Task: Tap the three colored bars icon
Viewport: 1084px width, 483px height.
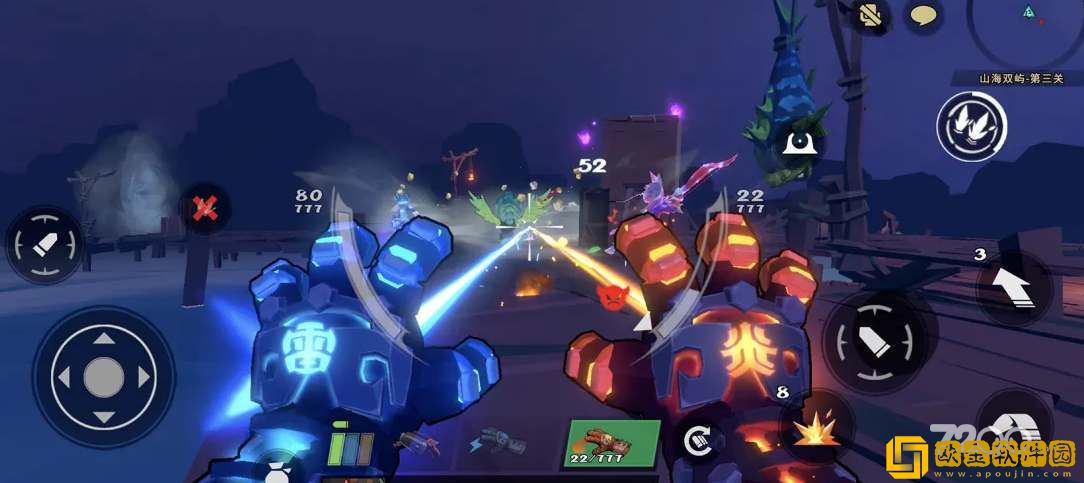Action: (350, 445)
